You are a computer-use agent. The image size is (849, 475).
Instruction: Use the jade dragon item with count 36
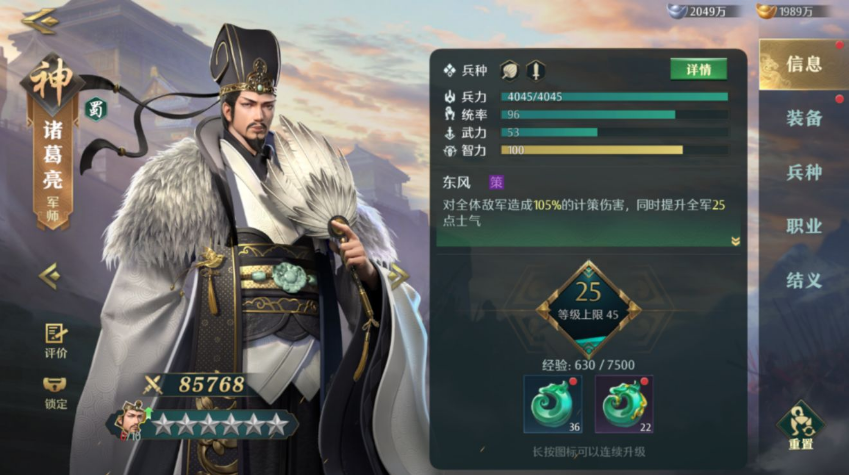(553, 404)
